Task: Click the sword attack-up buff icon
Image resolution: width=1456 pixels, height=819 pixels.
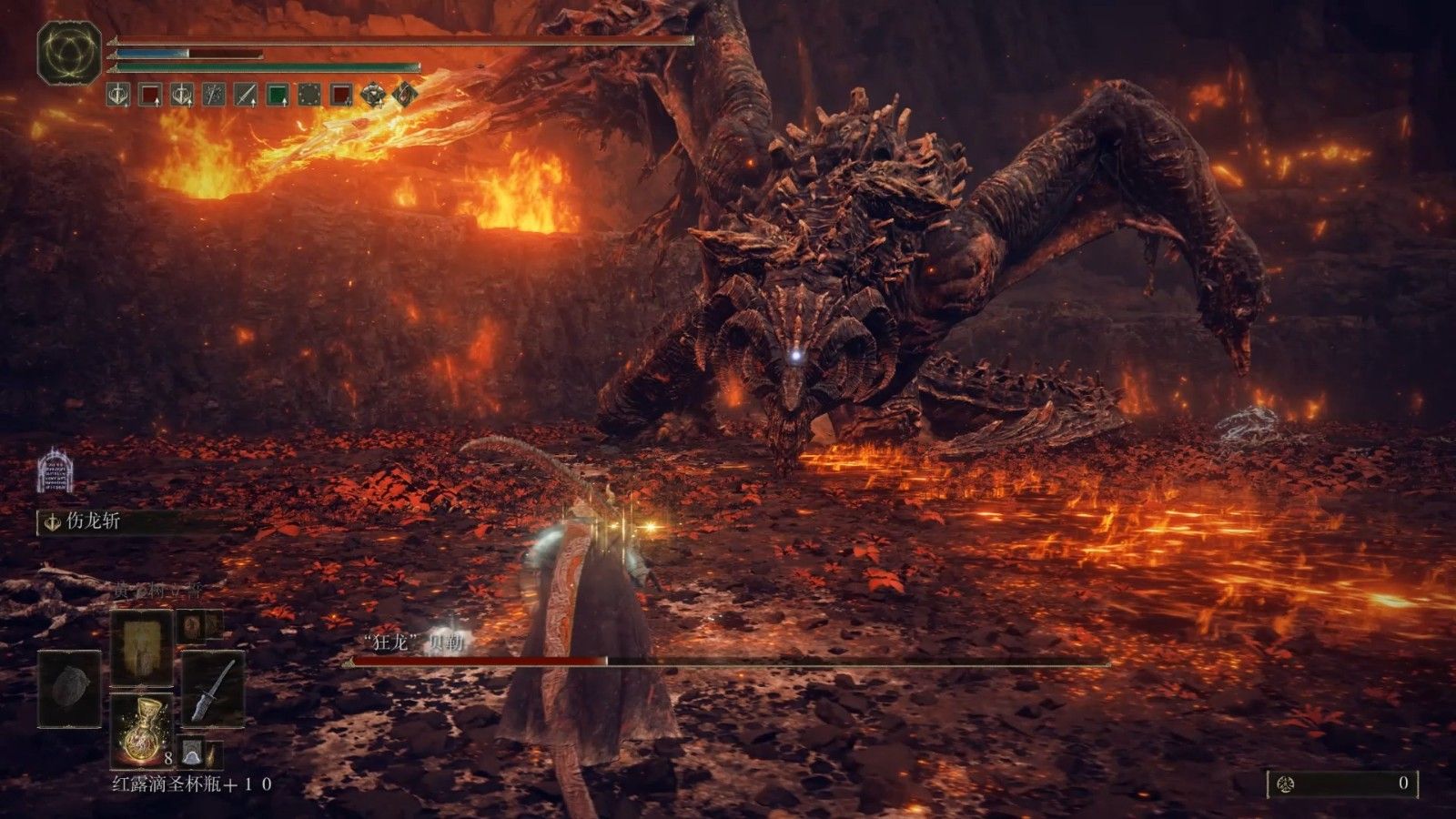Action: 246,95
